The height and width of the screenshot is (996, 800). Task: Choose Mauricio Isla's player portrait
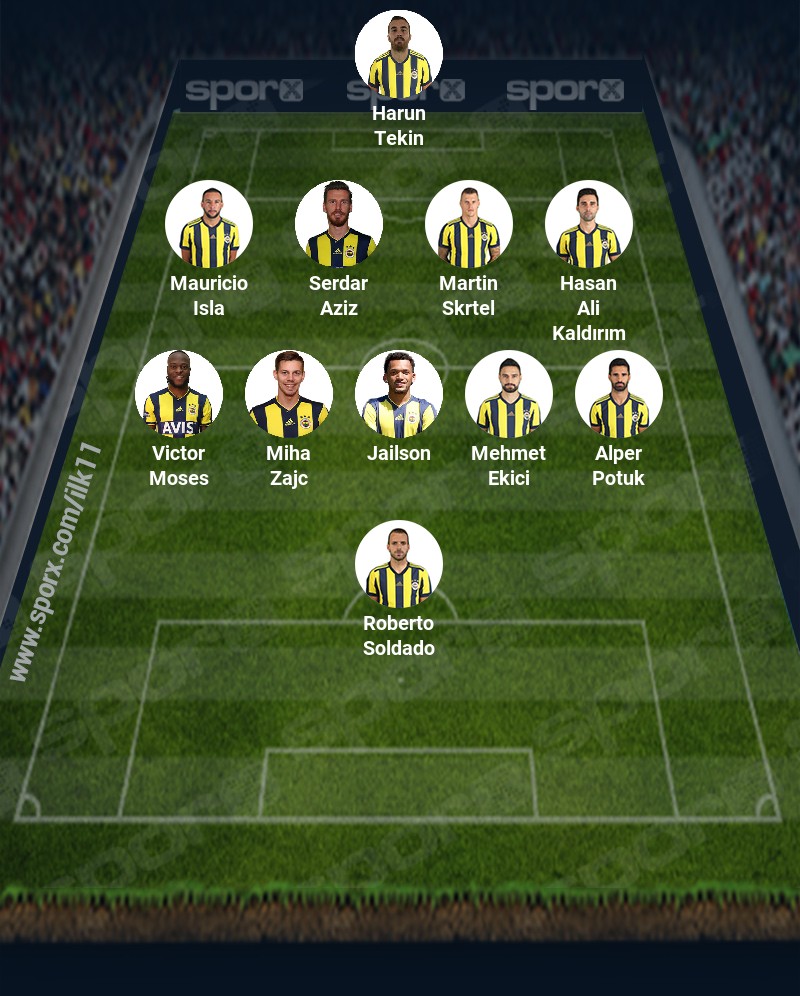(x=209, y=224)
